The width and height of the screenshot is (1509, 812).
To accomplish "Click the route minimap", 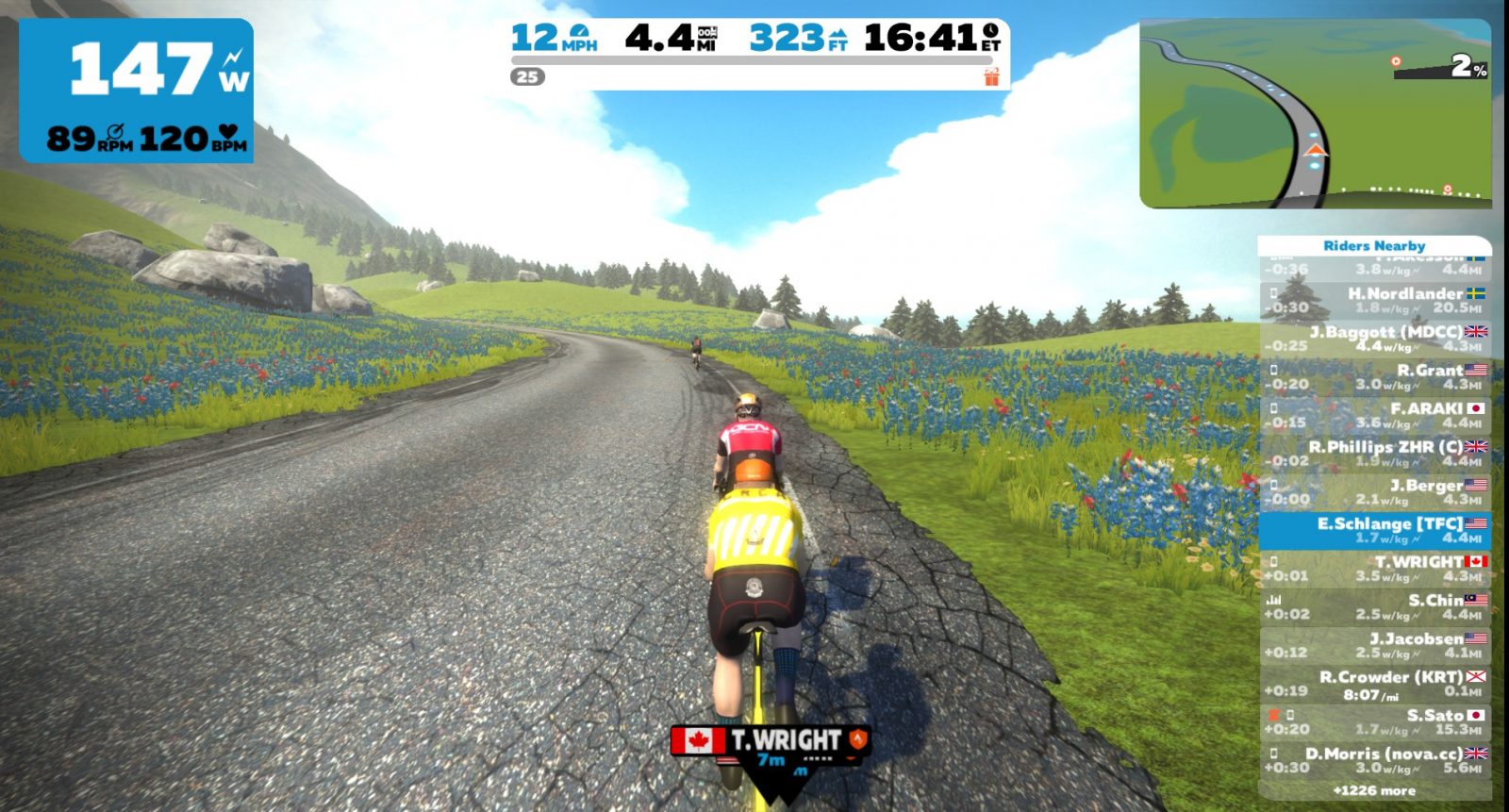I will pyautogui.click(x=1315, y=113).
